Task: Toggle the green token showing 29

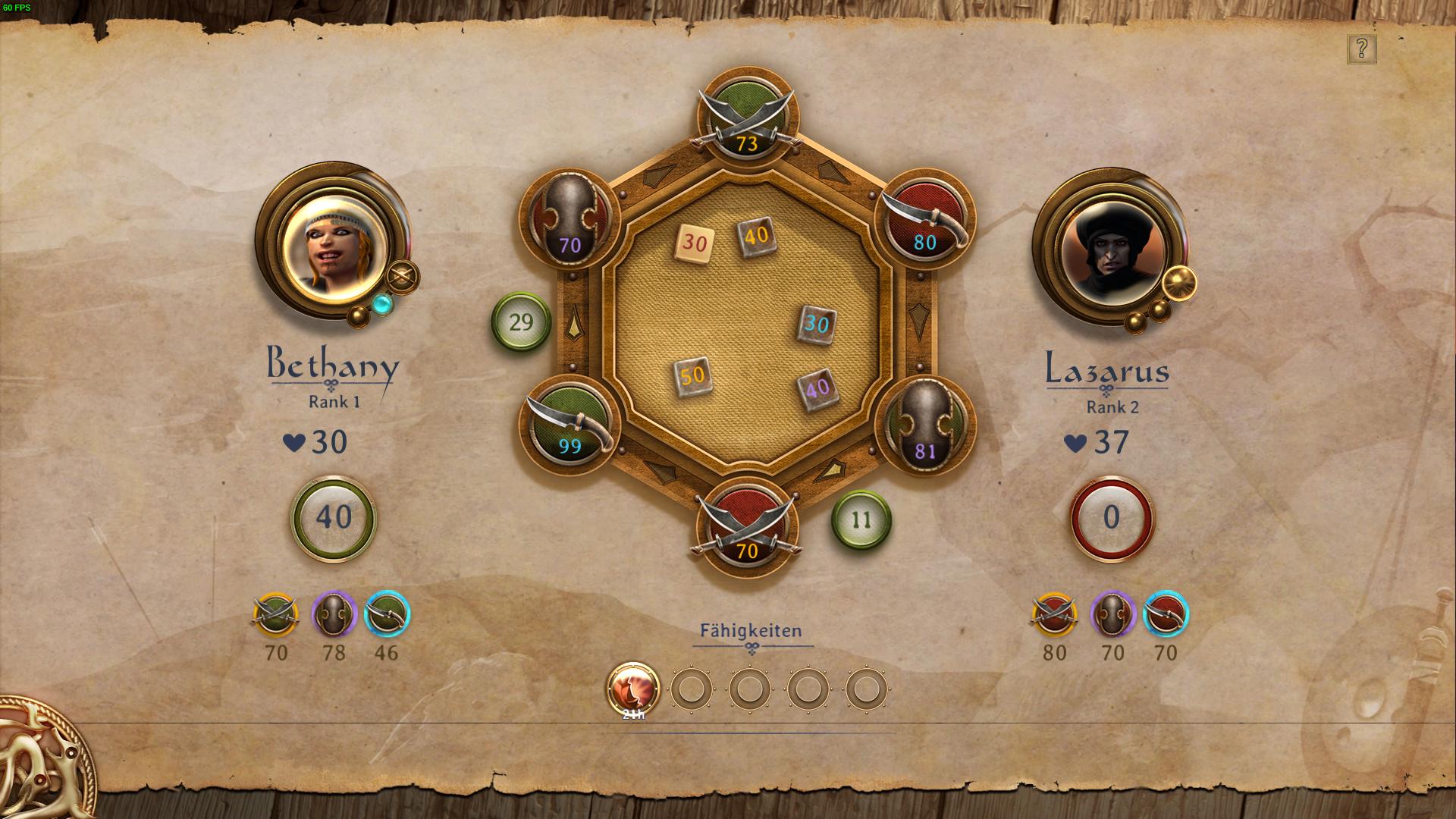Action: [x=520, y=322]
